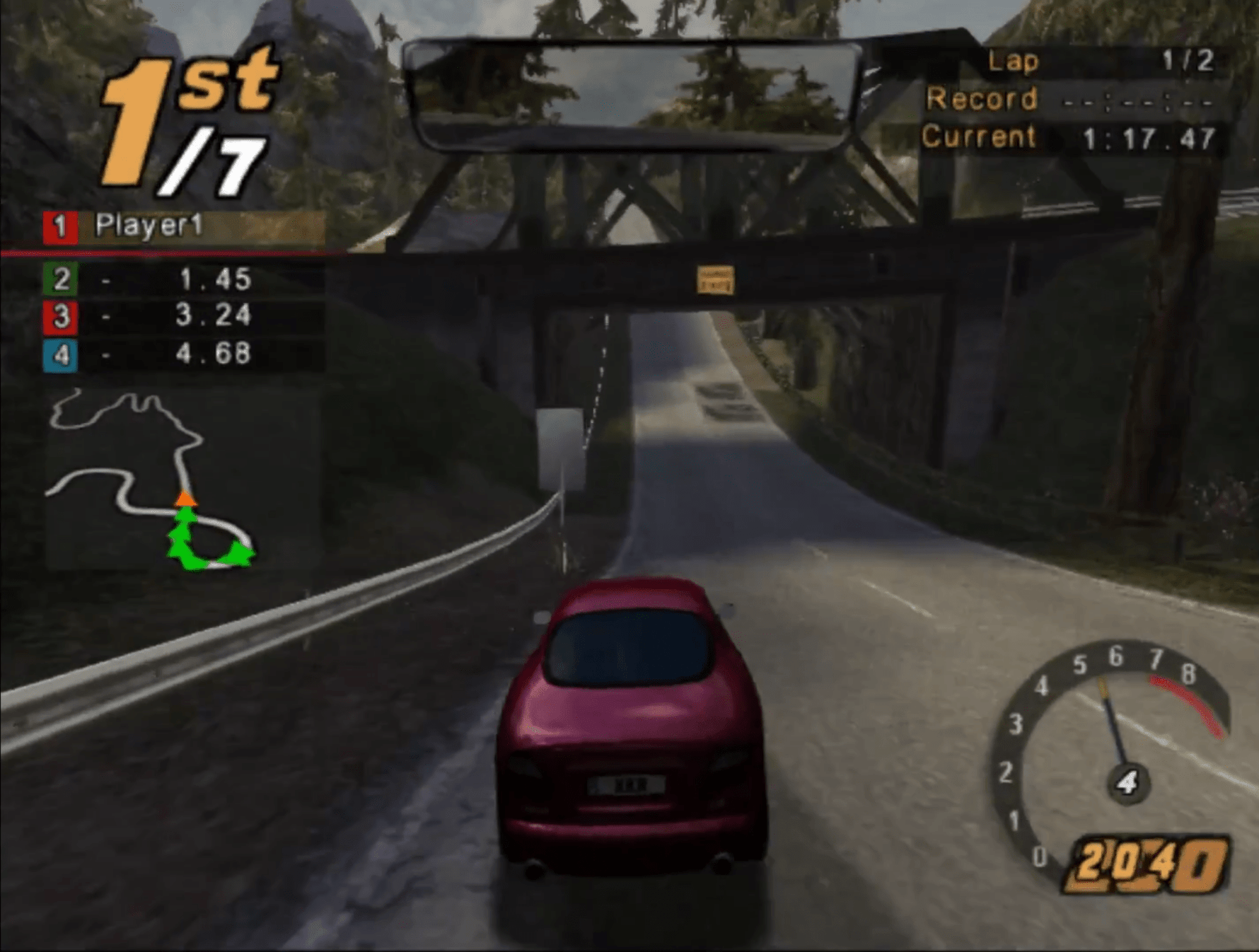Click a green opponent arrow on the minimap

tap(184, 527)
